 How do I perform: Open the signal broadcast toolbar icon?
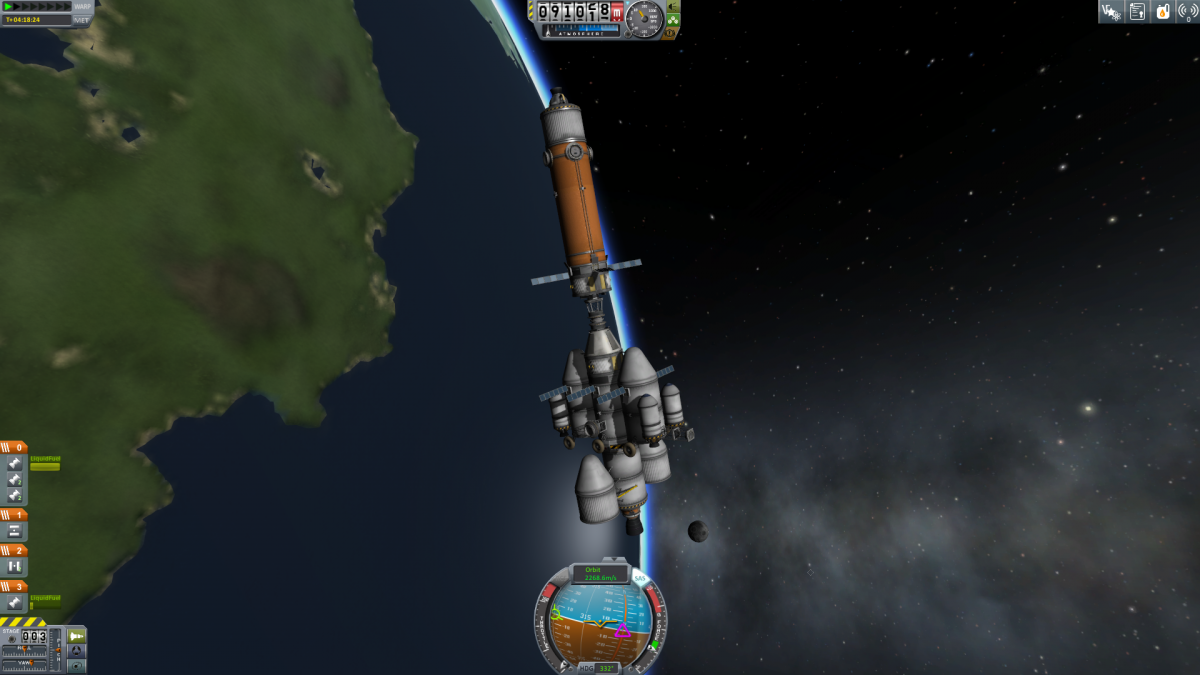[x=1188, y=11]
